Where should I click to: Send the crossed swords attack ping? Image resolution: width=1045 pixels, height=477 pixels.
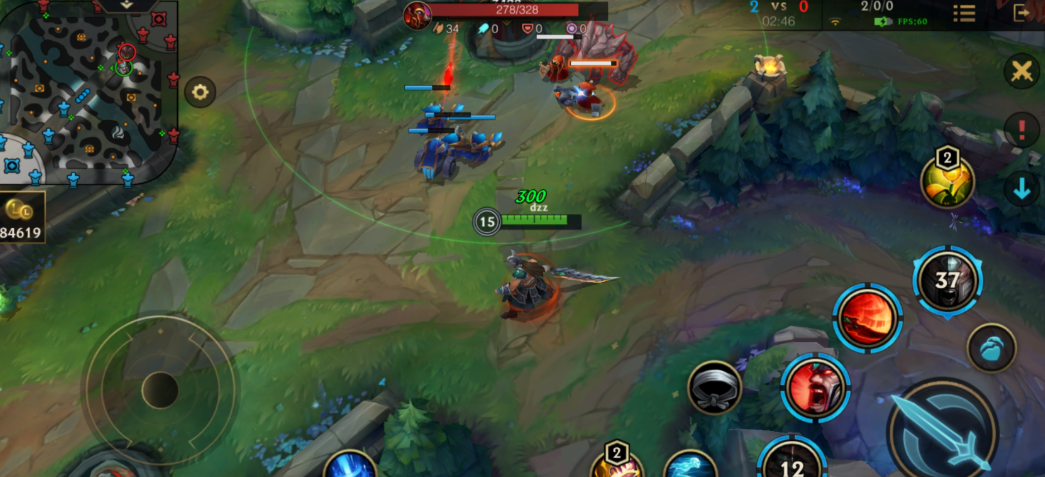[x=1022, y=71]
